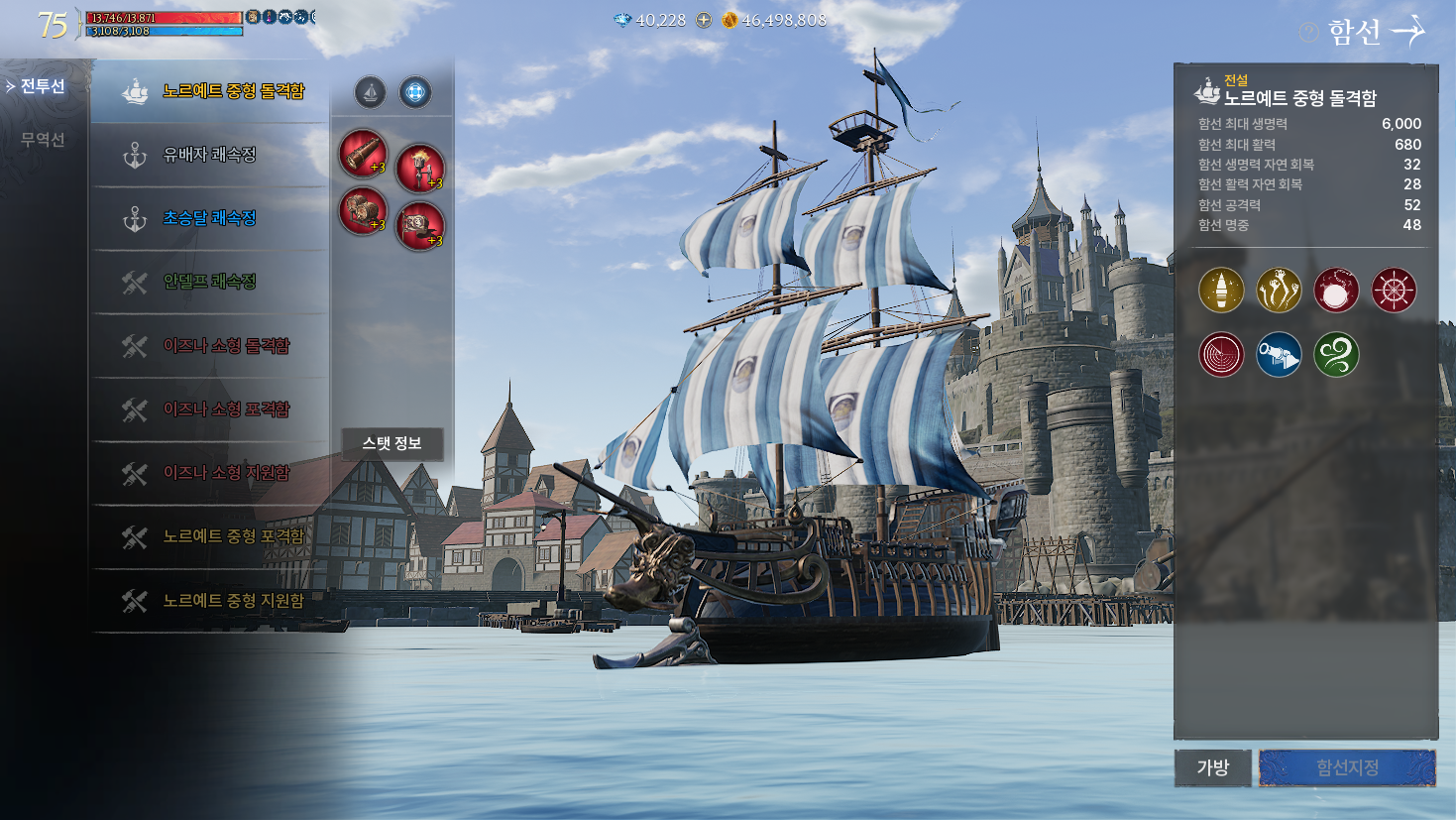Select the 안델프 쾌속정 ship entry
Viewport: 1456px width, 820px height.
coord(209,282)
